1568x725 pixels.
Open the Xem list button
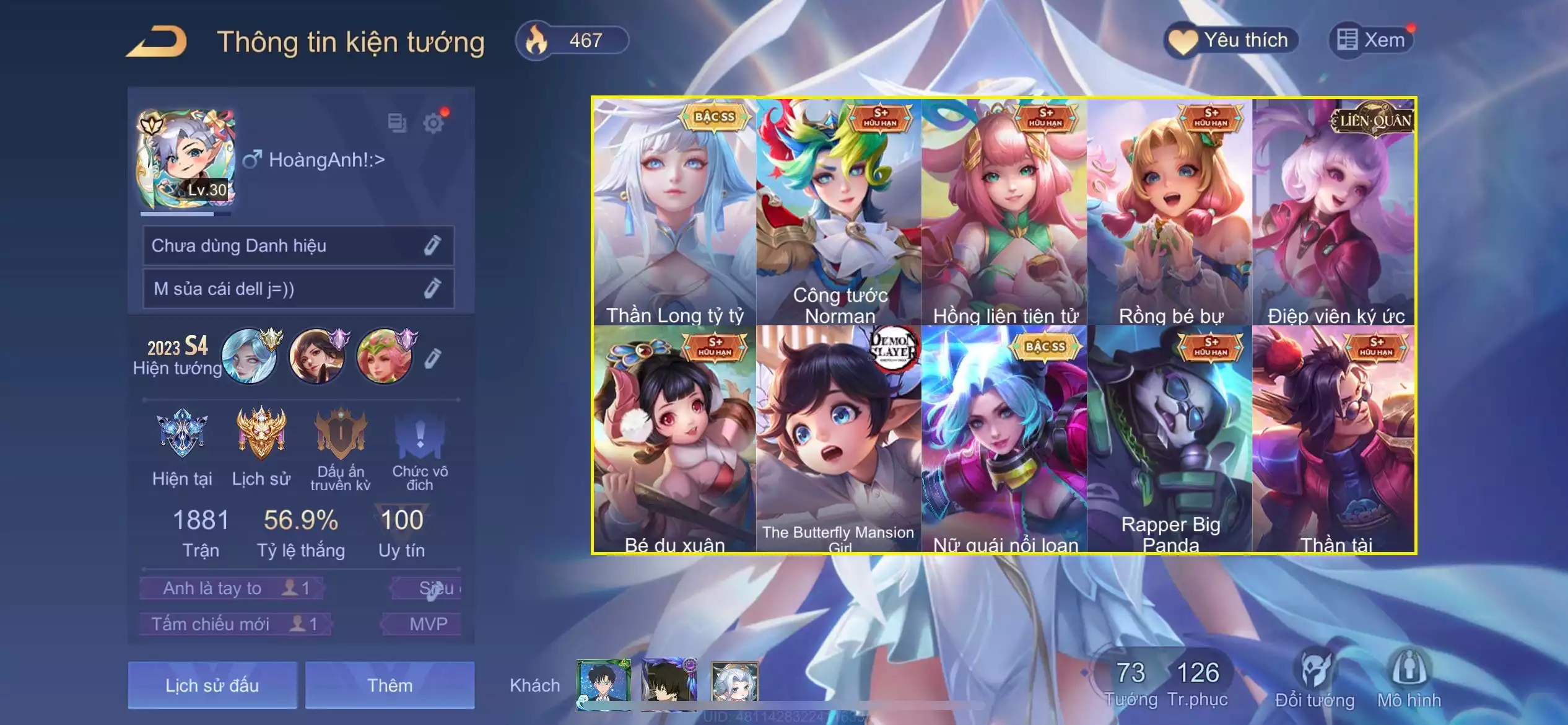pos(1372,41)
